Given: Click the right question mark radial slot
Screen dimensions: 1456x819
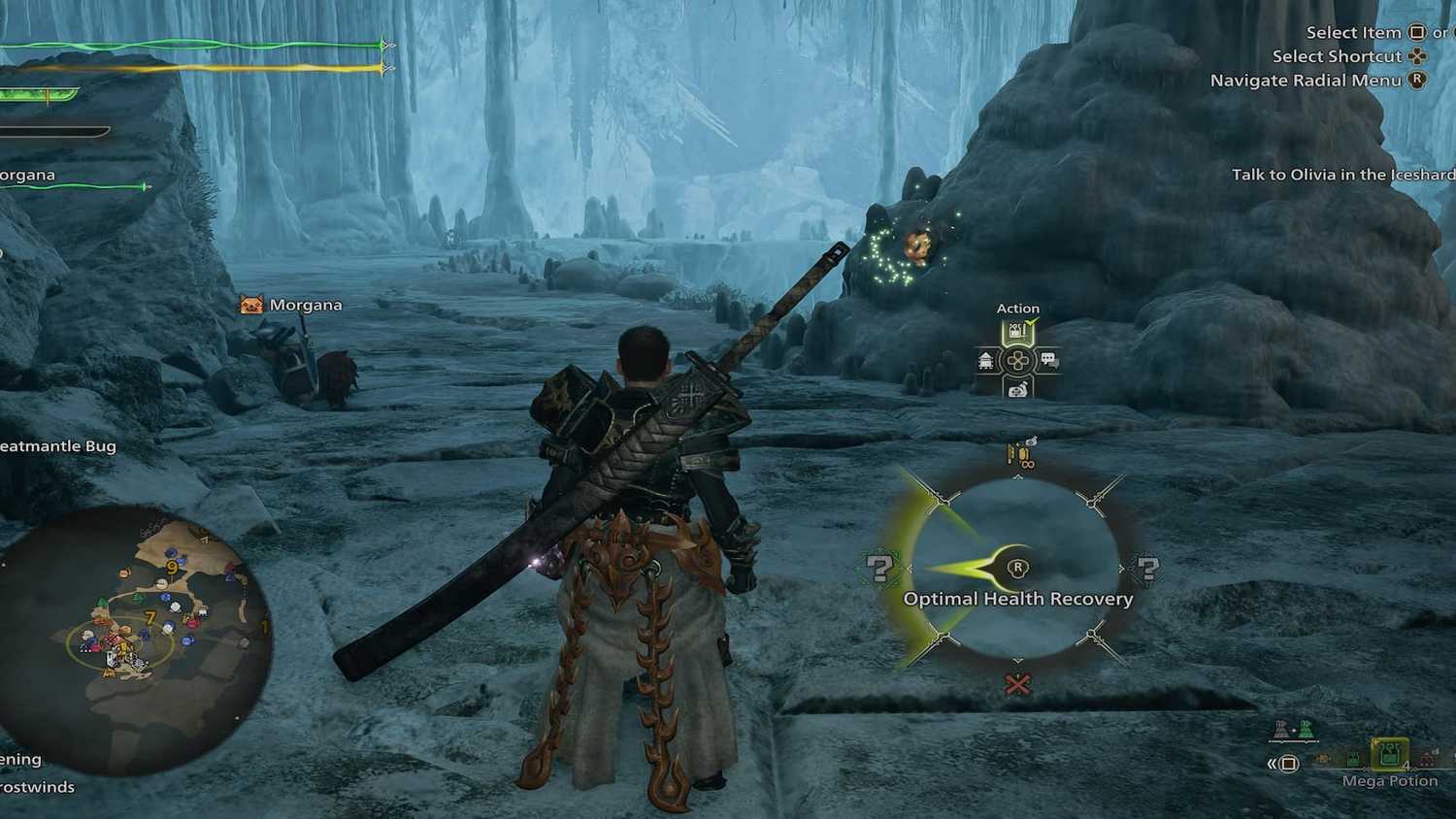Looking at the screenshot, I should coord(1149,569).
